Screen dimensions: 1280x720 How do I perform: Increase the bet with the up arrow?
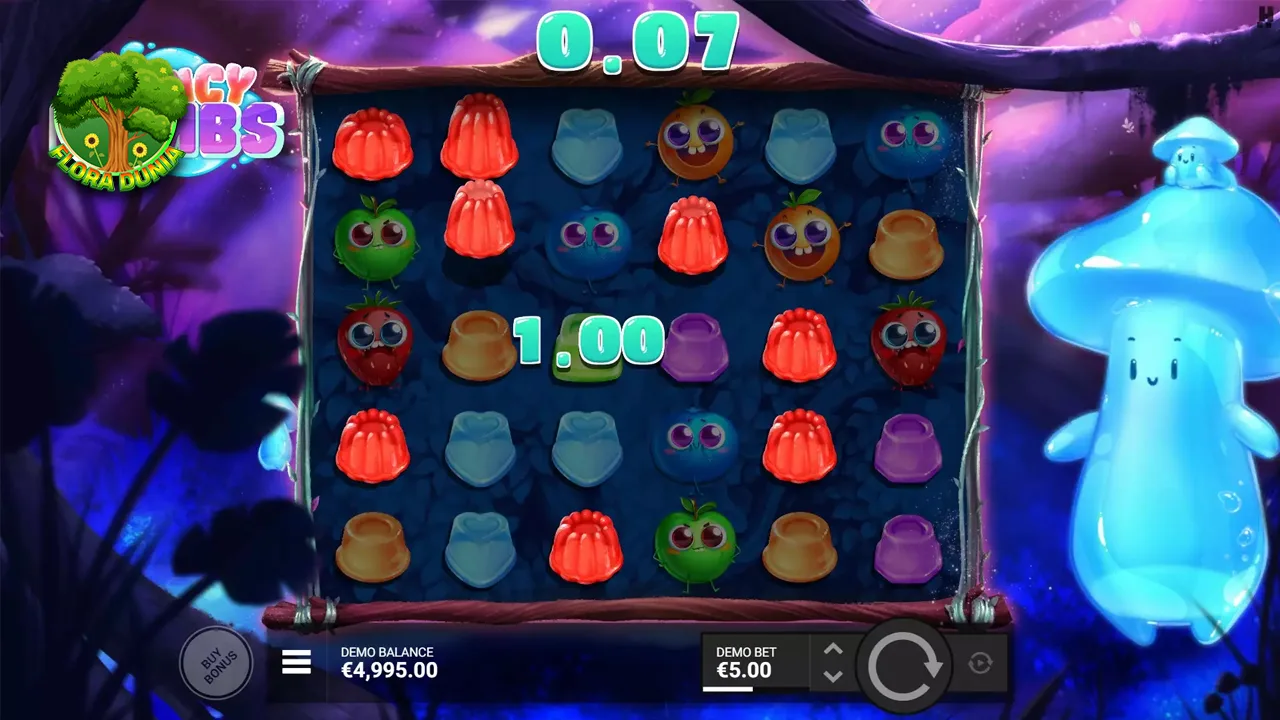coord(832,649)
